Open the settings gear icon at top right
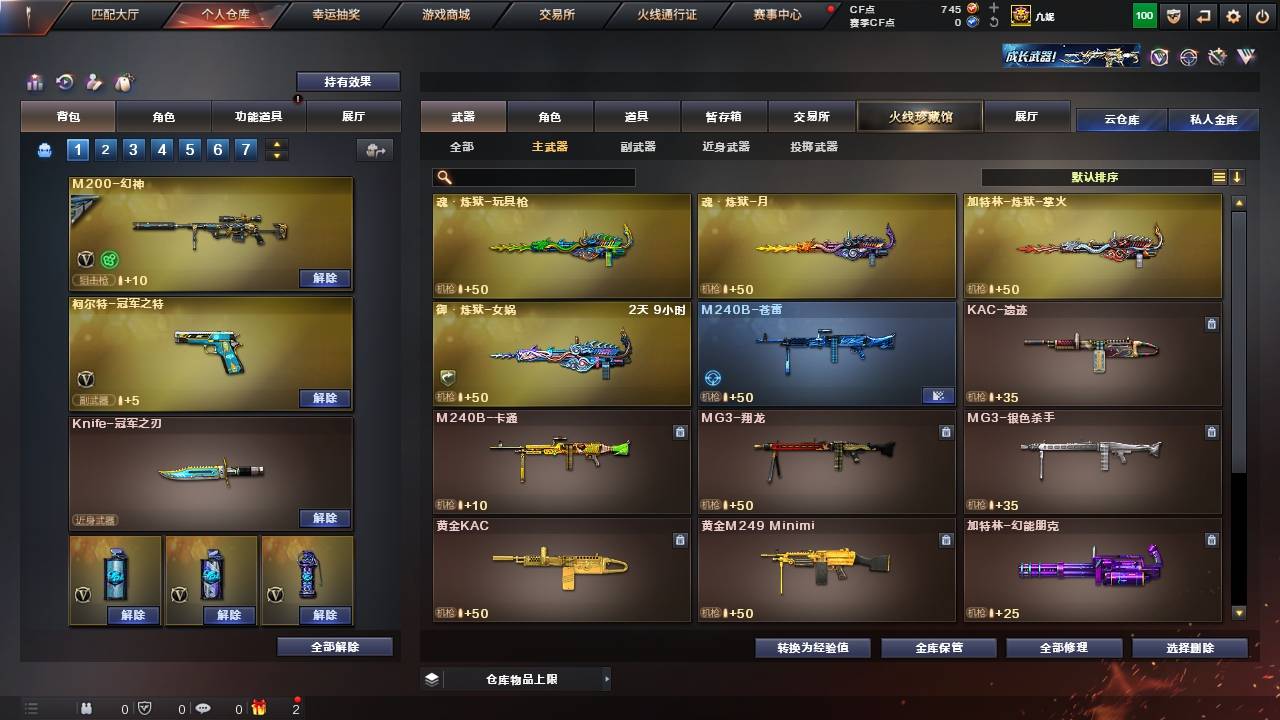Viewport: 1280px width, 720px height. click(x=1232, y=15)
